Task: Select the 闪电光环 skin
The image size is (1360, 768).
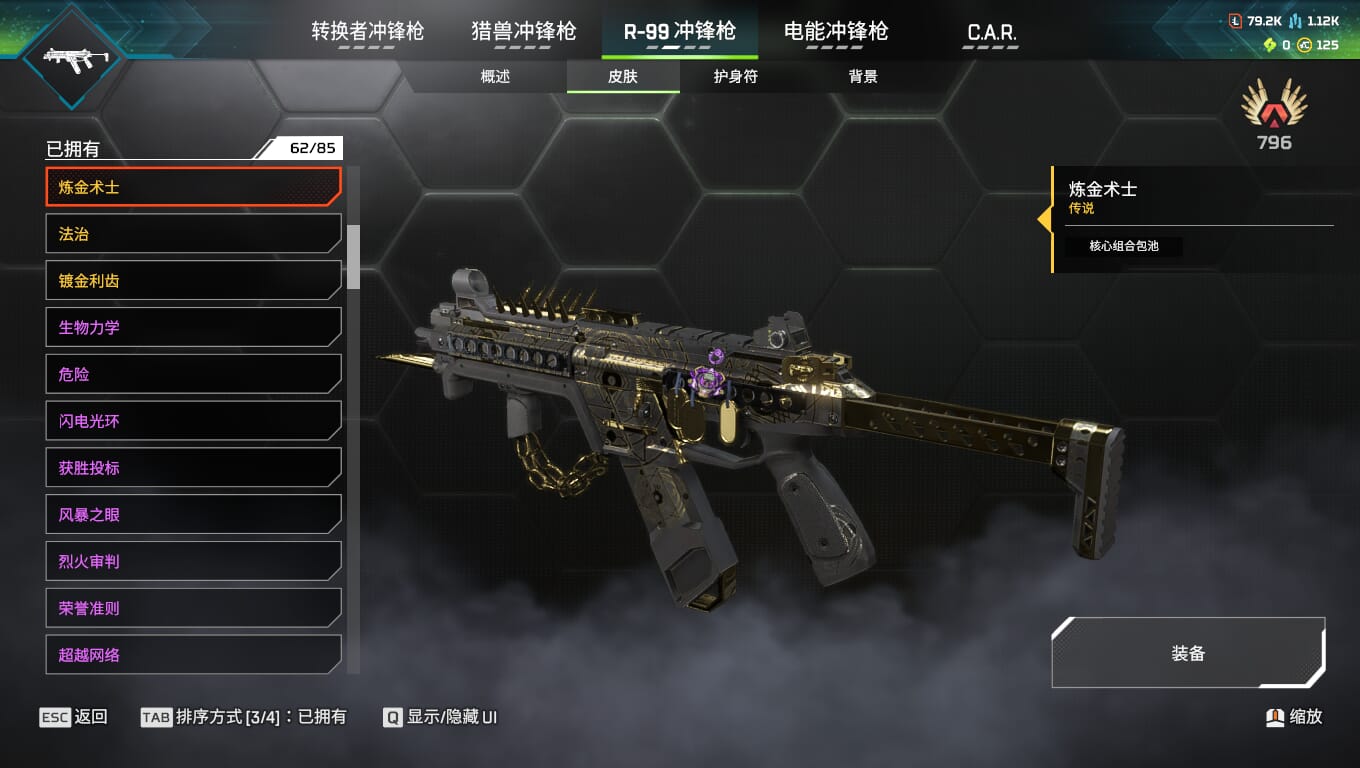Action: coord(193,421)
